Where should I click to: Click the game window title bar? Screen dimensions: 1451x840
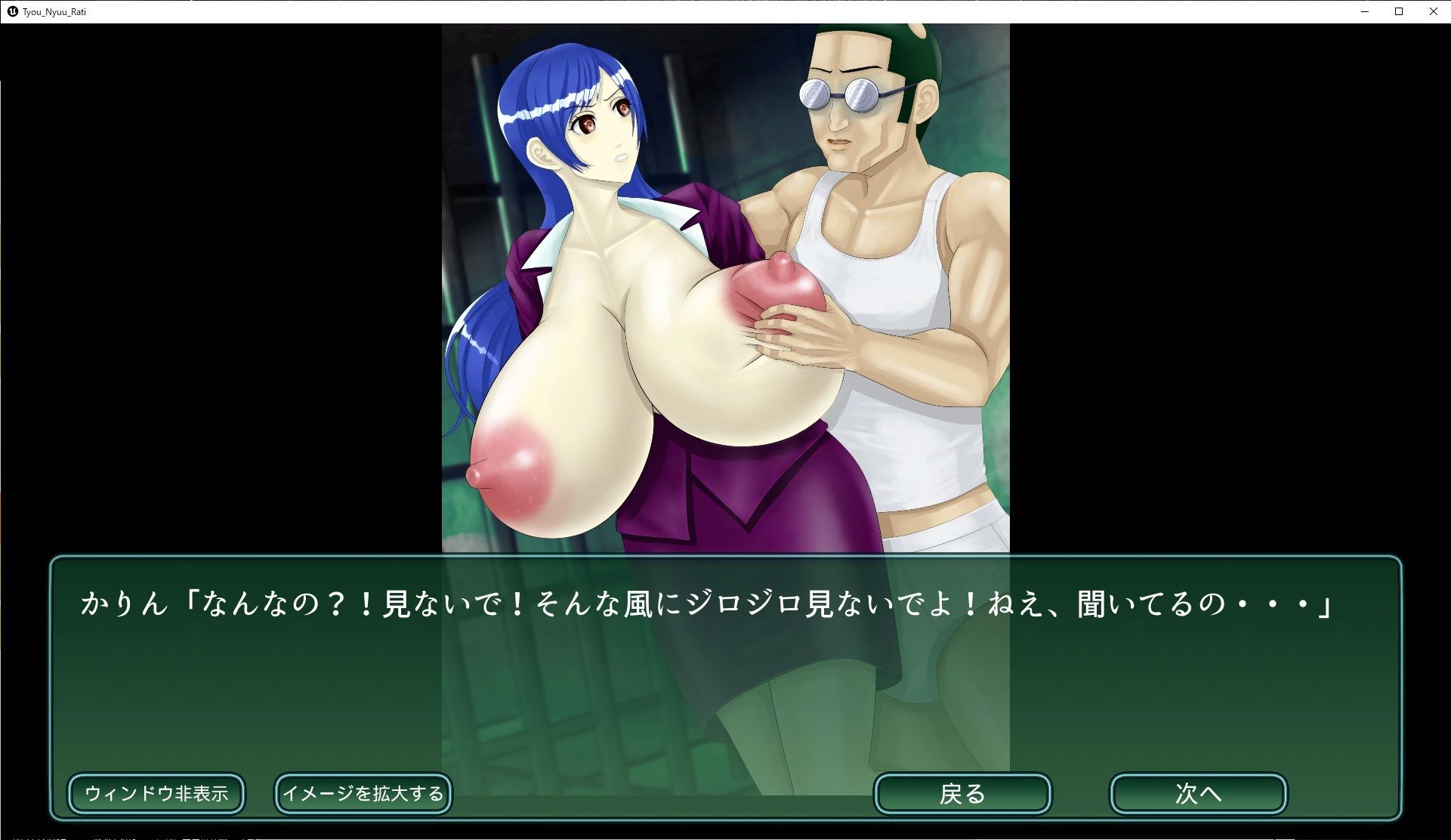coord(680,11)
